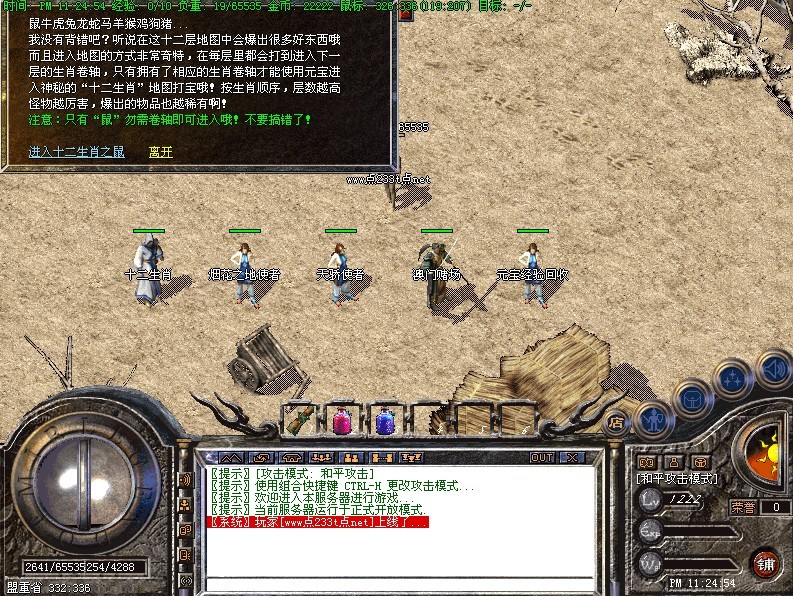The height and width of the screenshot is (596, 793).
Task: Enter the 十二生肖之鼠 map link
Action: click(77, 152)
